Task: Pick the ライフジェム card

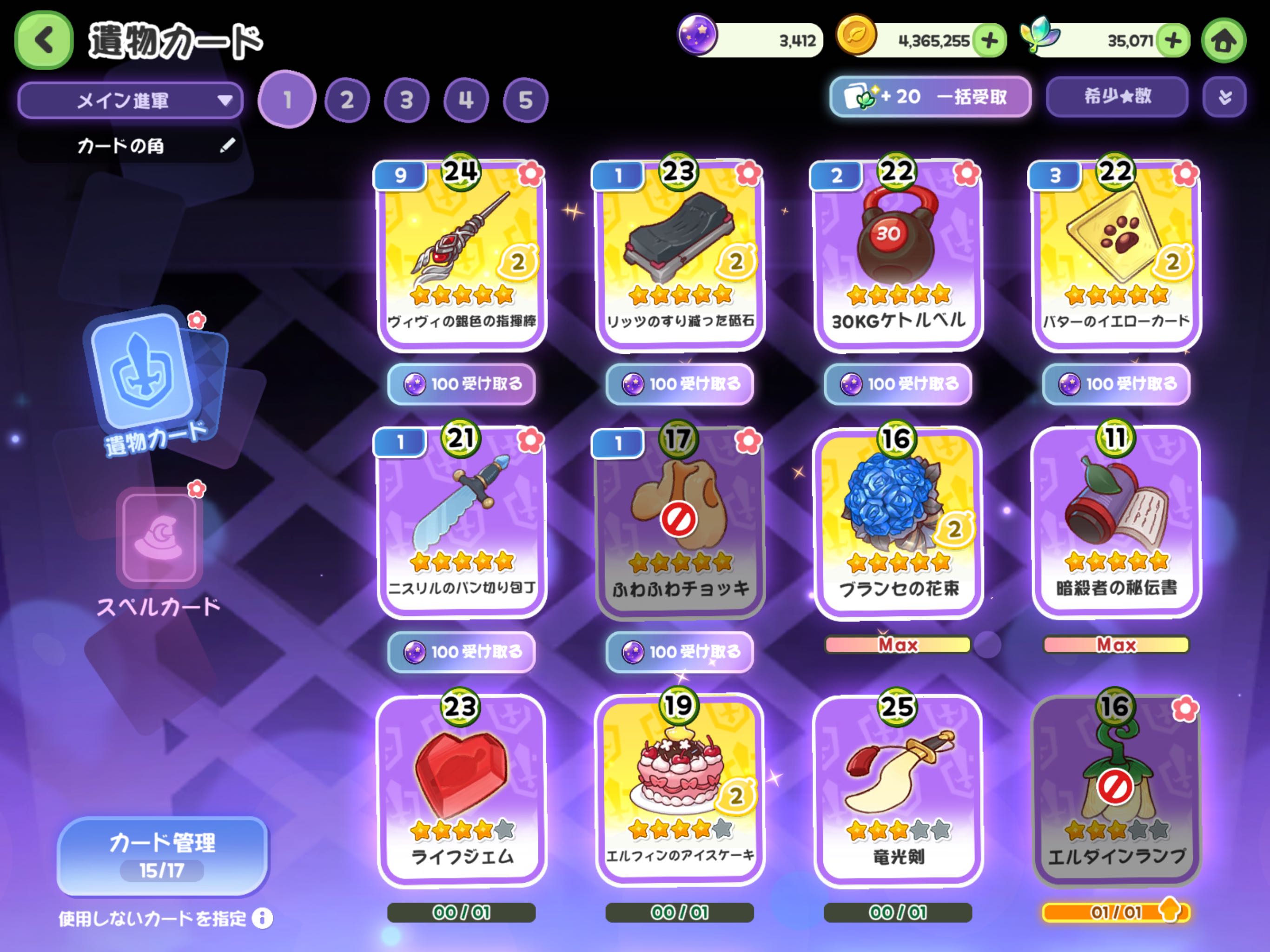Action: pos(462,789)
